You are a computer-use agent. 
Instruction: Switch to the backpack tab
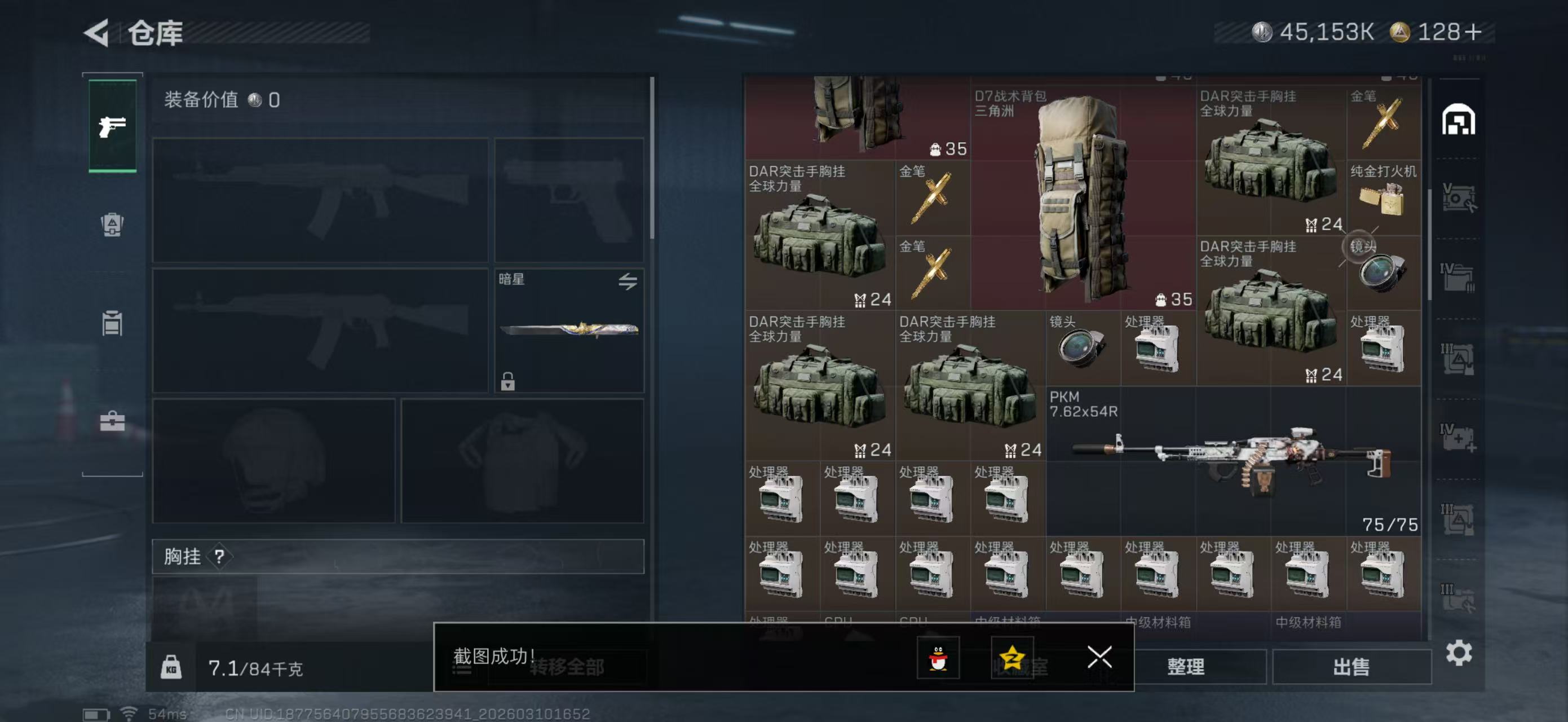(112, 224)
